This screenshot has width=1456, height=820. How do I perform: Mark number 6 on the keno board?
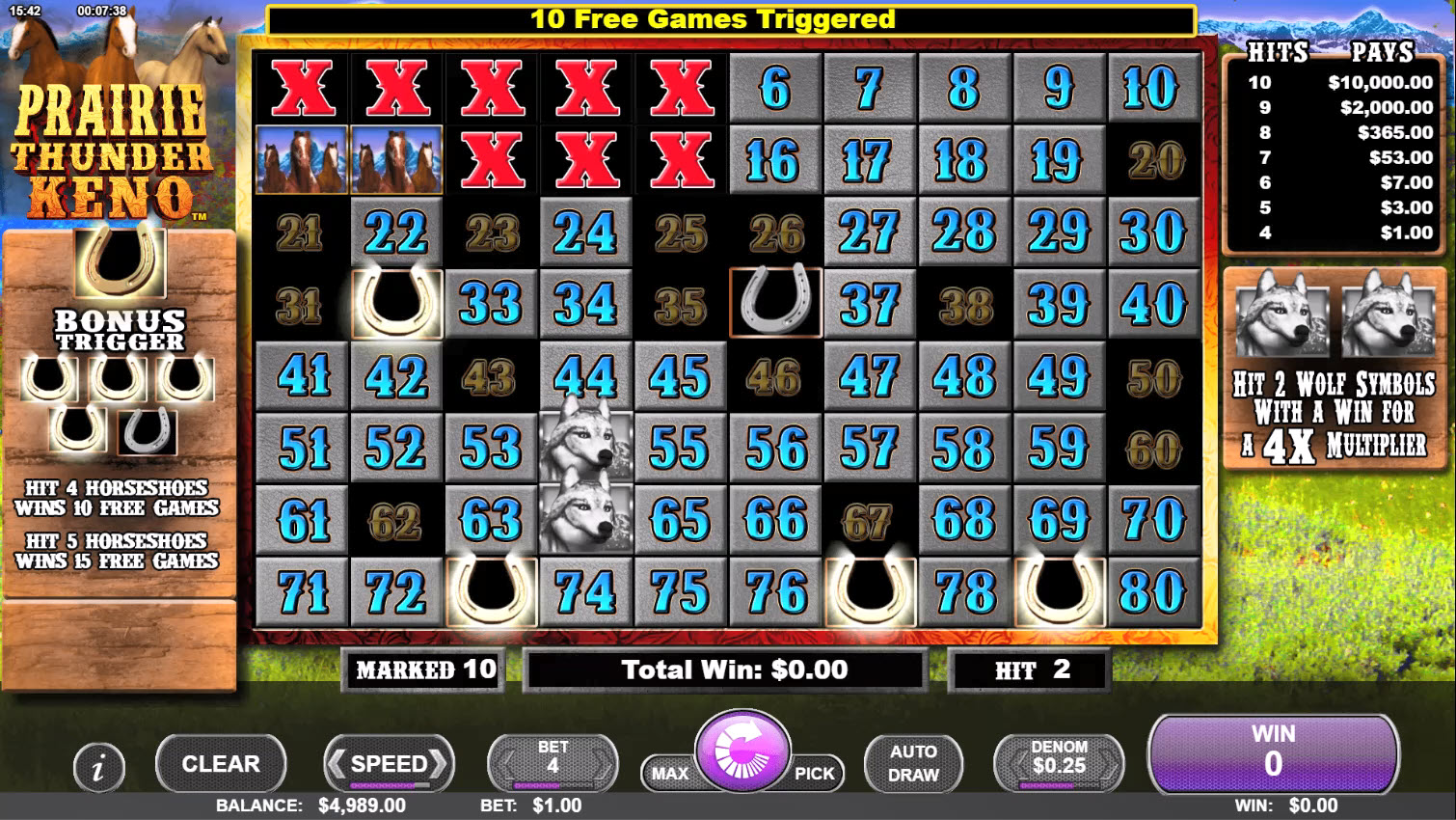[775, 89]
